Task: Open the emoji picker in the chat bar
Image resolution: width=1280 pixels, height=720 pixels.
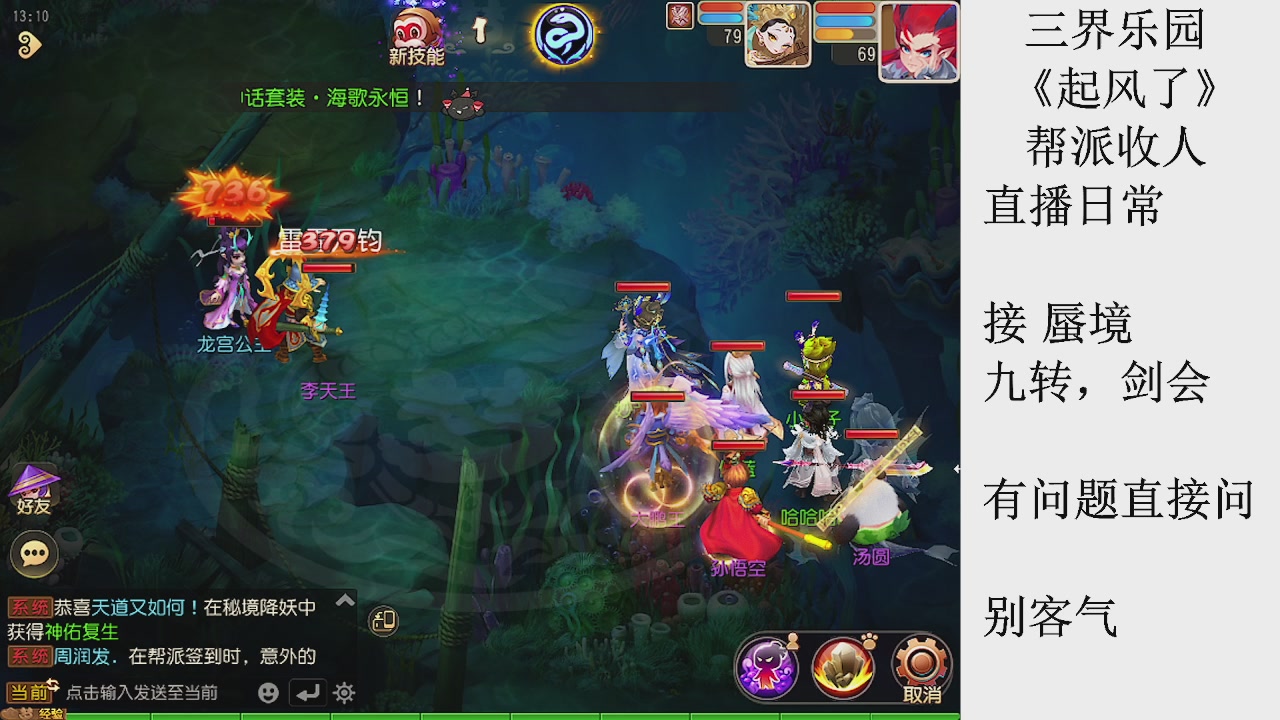Action: [x=268, y=691]
